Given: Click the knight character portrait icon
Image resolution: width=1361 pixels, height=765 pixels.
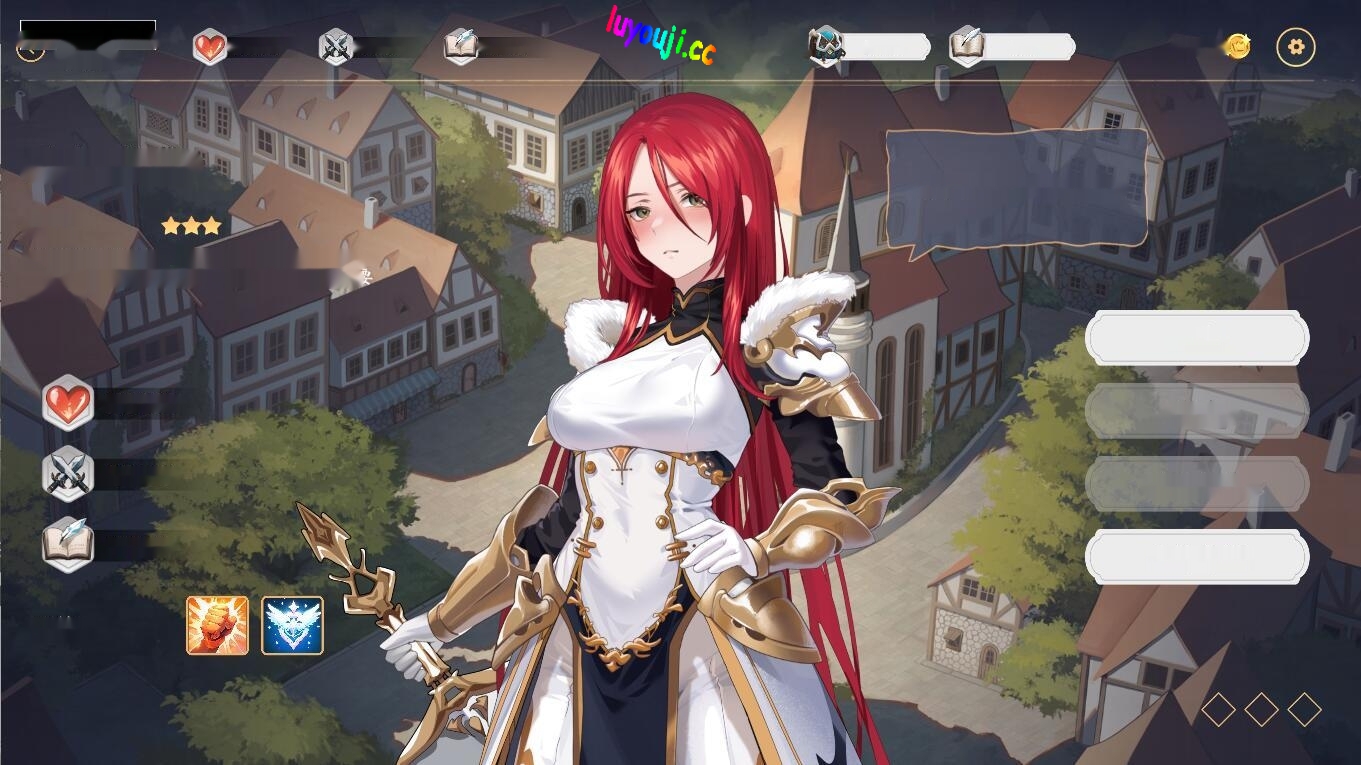Looking at the screenshot, I should pyautogui.click(x=824, y=47).
